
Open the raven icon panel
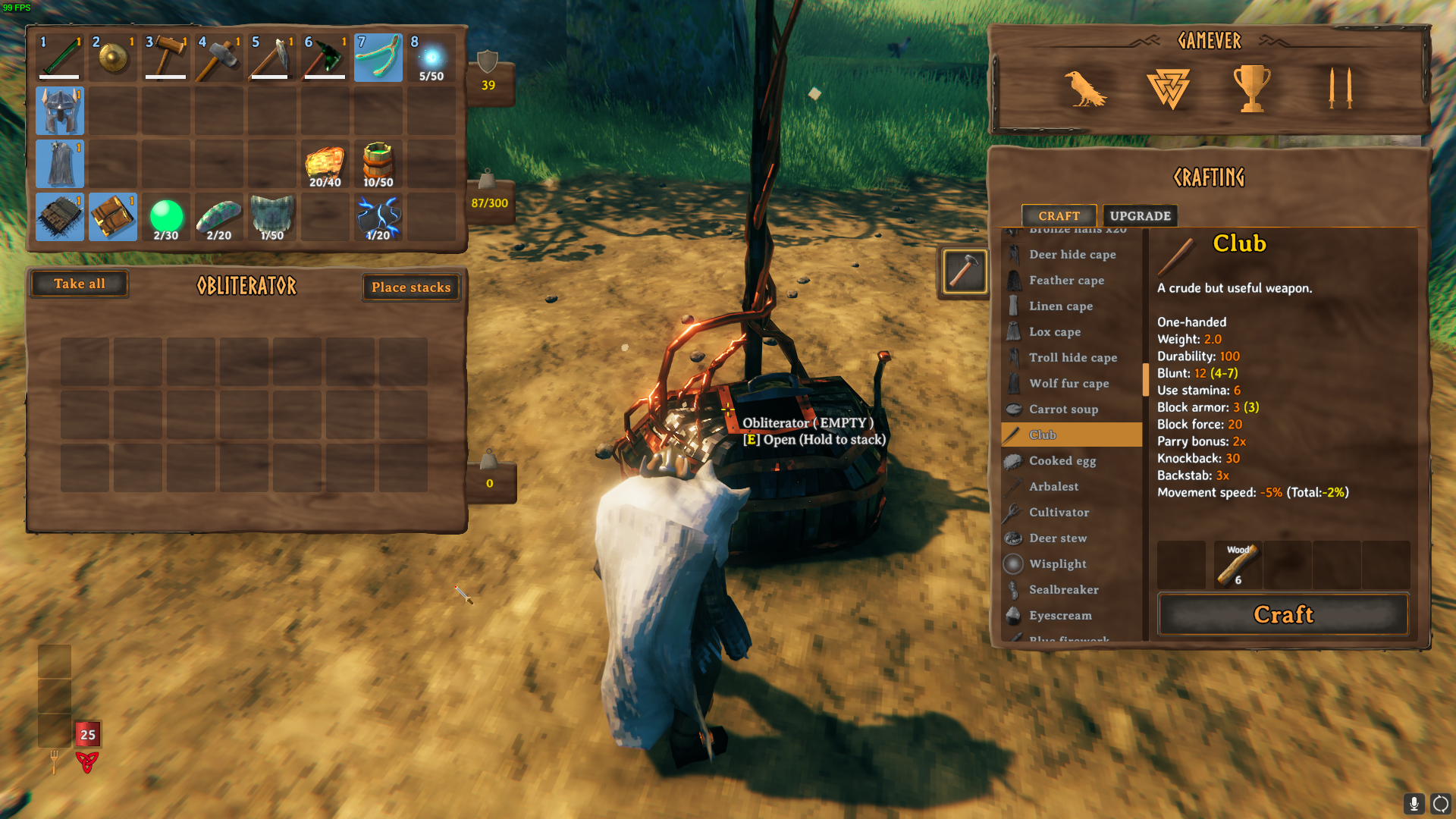point(1084,89)
